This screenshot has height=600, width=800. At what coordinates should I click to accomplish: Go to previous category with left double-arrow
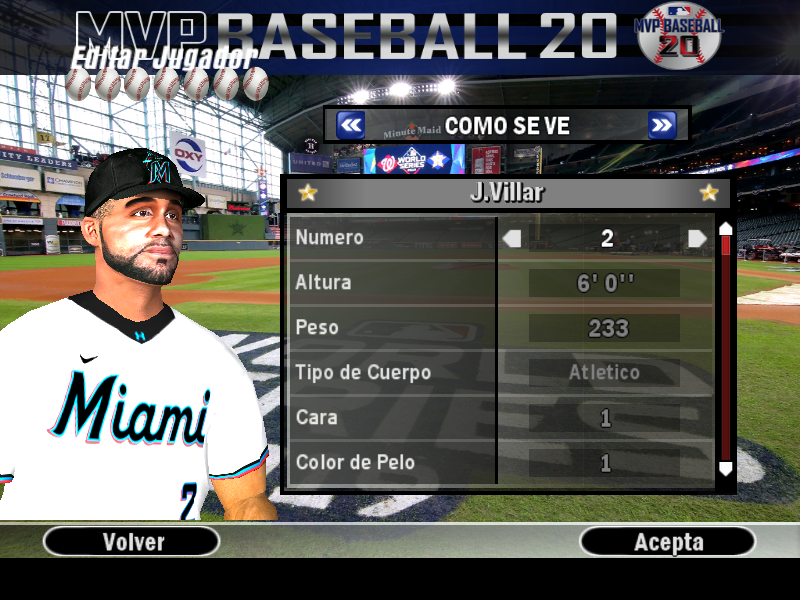350,125
